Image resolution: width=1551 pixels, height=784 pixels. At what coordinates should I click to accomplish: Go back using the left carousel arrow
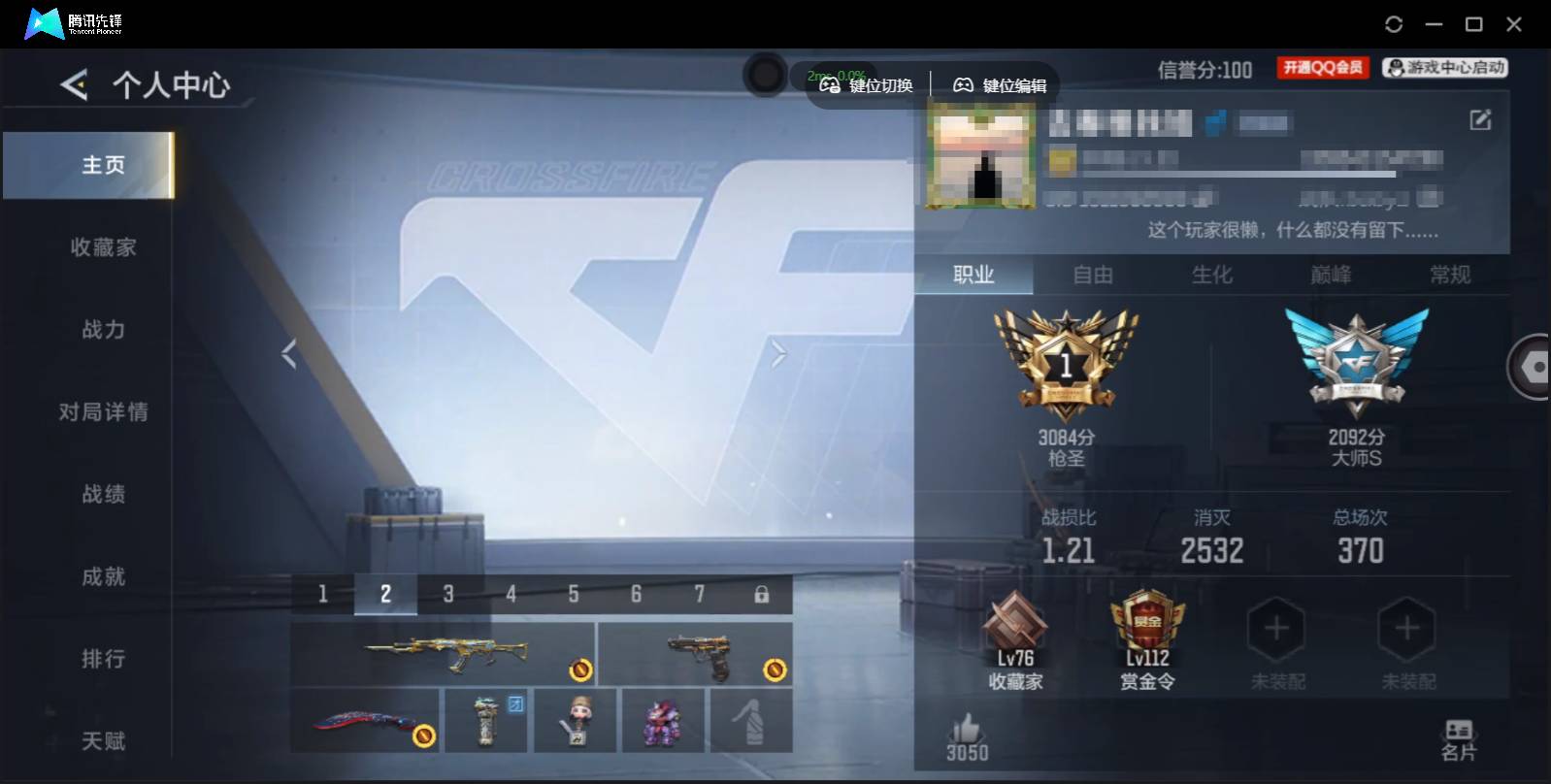pyautogui.click(x=287, y=353)
